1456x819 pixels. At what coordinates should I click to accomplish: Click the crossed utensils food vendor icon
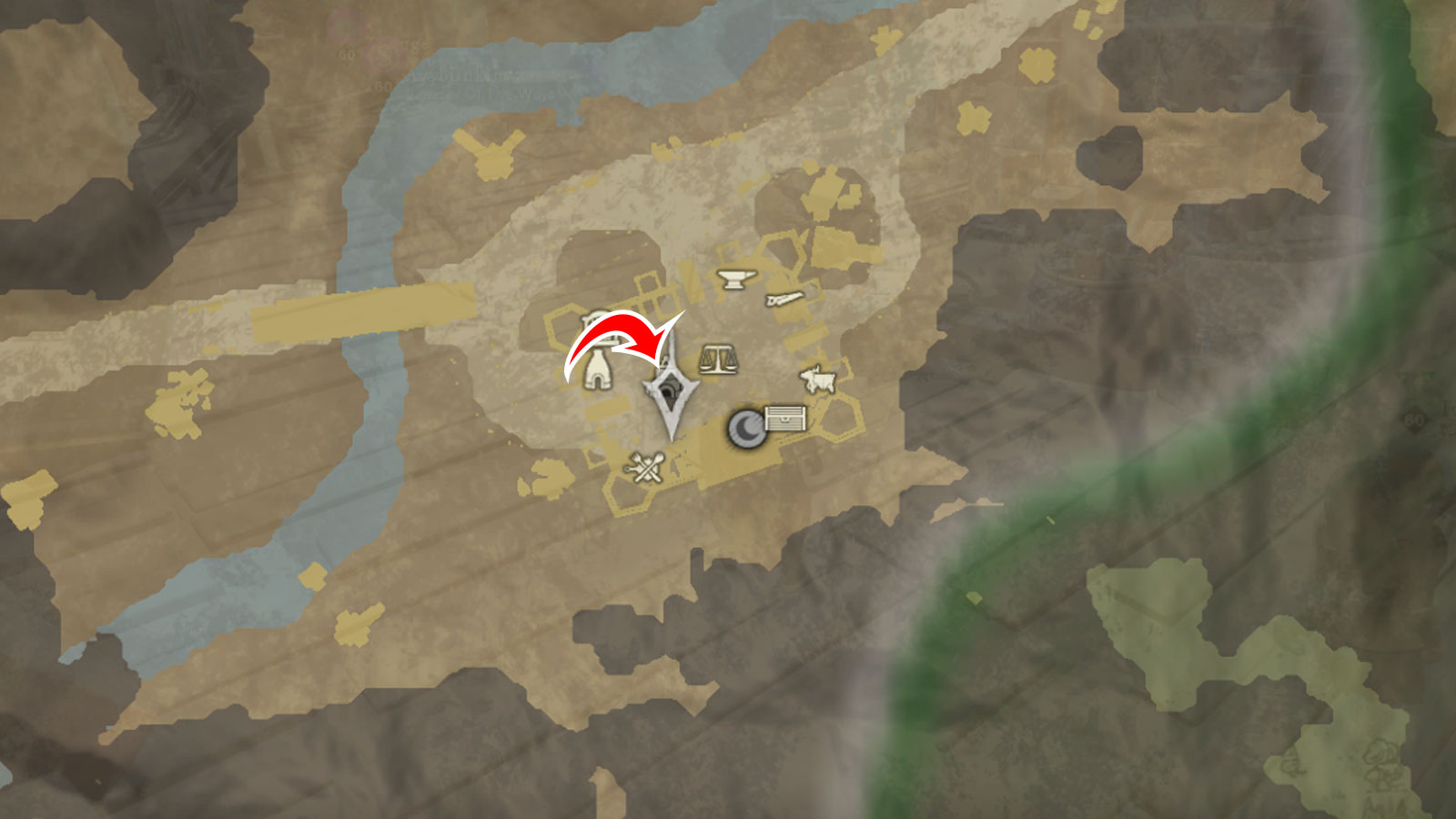643,467
